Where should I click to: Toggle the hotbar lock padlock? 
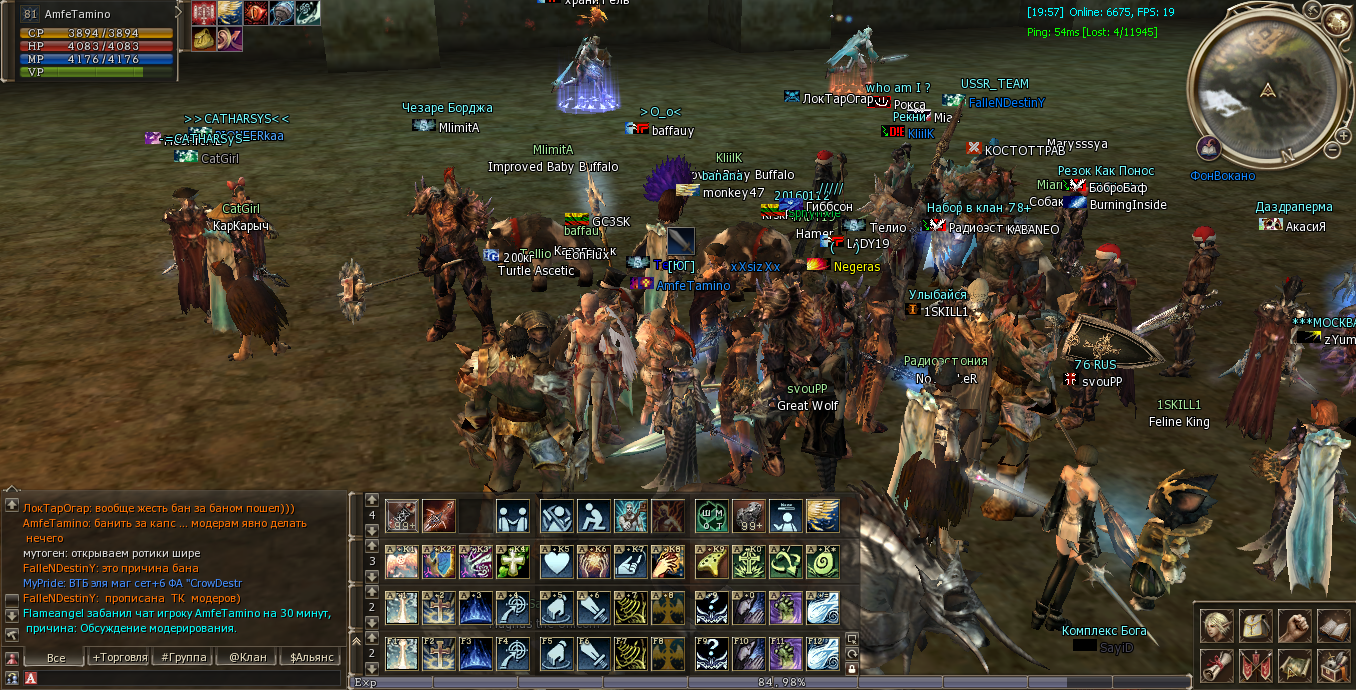(852, 668)
